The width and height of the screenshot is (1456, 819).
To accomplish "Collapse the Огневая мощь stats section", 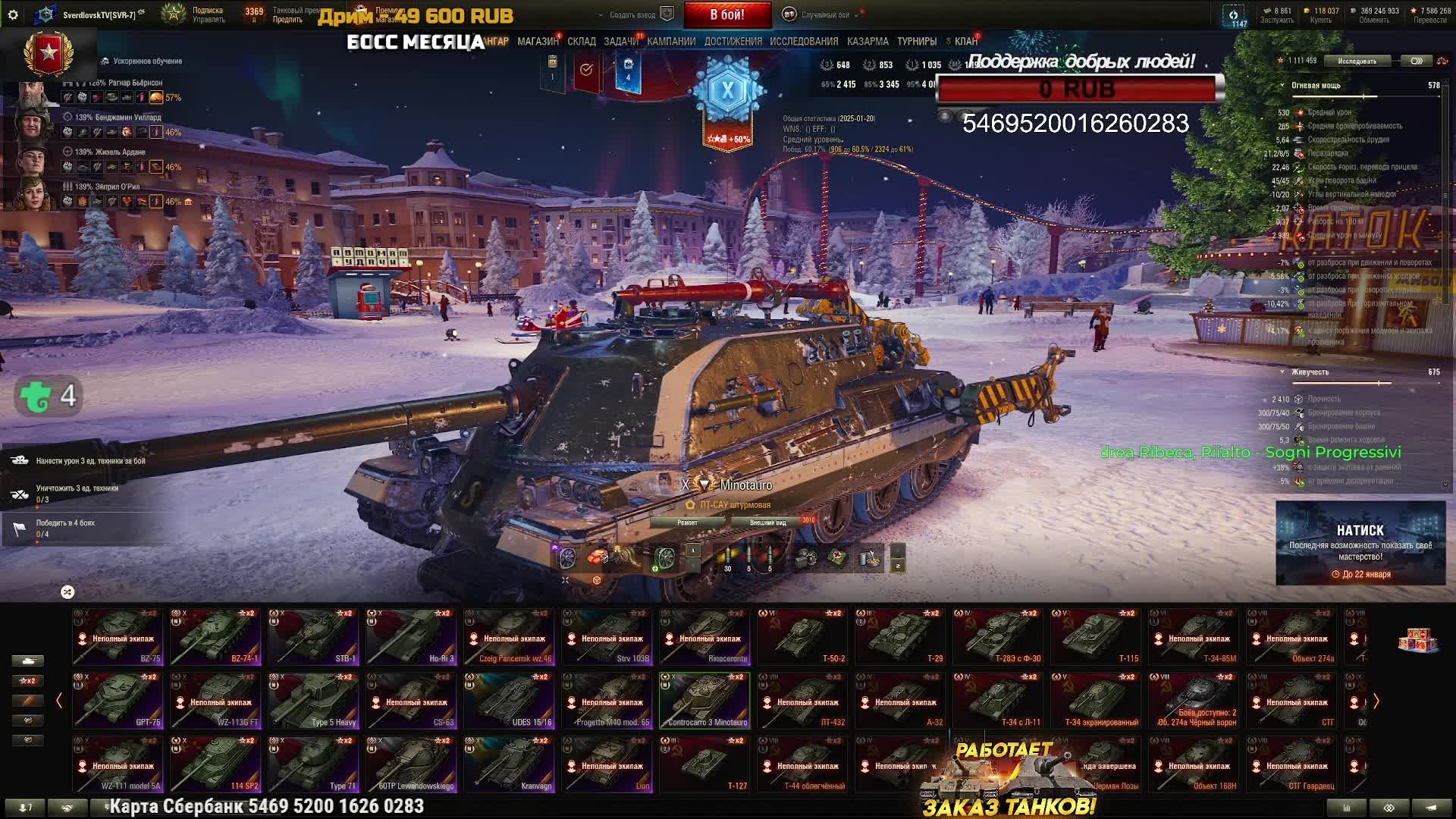I will [x=1282, y=86].
